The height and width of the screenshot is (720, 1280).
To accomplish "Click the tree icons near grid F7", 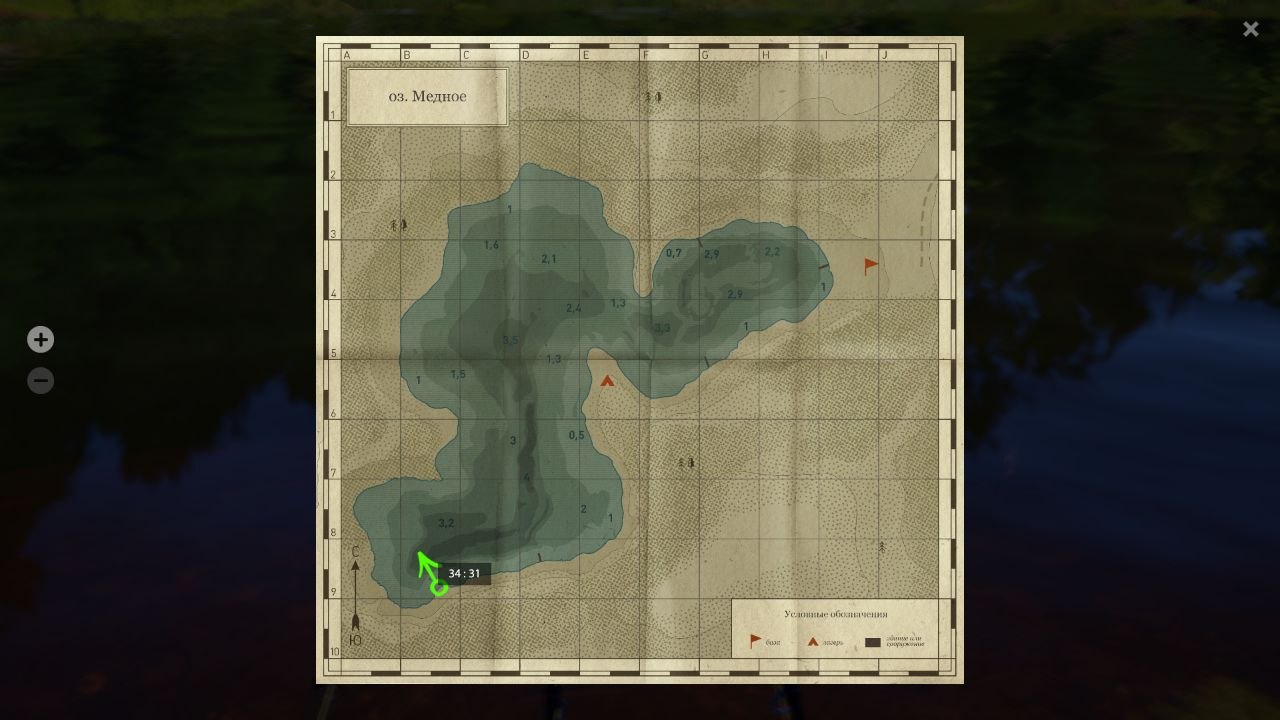I will [685, 464].
